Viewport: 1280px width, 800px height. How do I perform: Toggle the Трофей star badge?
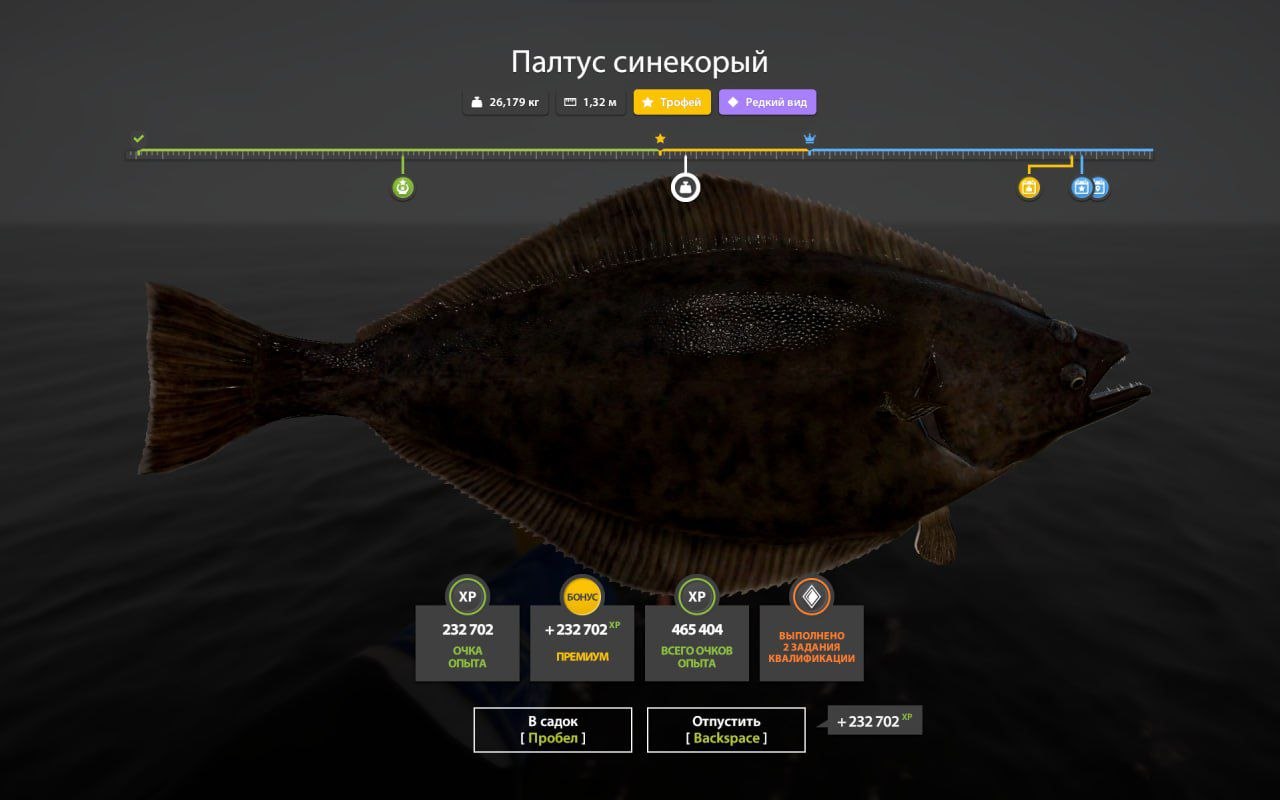pyautogui.click(x=670, y=101)
